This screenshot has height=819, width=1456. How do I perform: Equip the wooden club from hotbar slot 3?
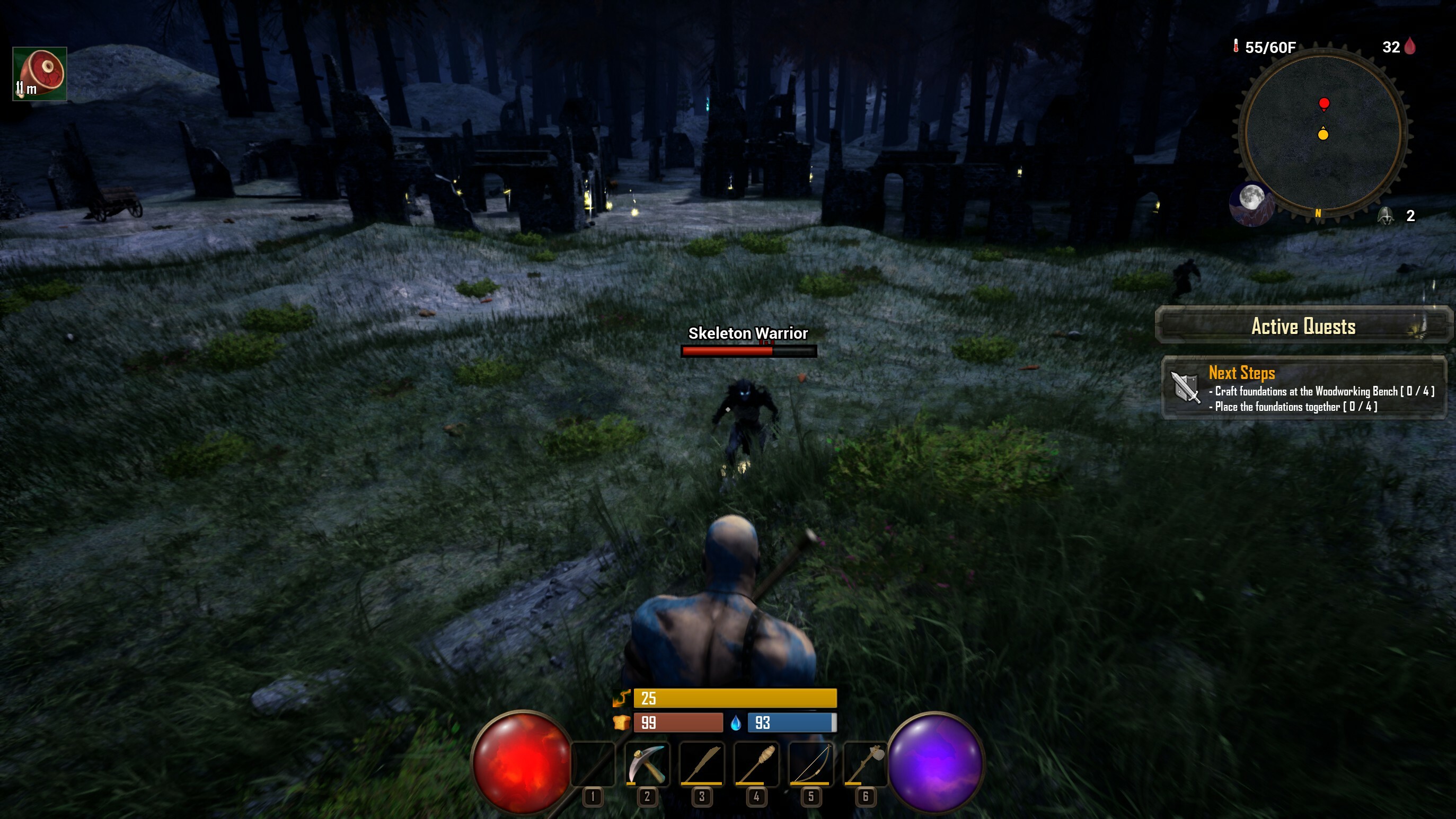pos(701,765)
